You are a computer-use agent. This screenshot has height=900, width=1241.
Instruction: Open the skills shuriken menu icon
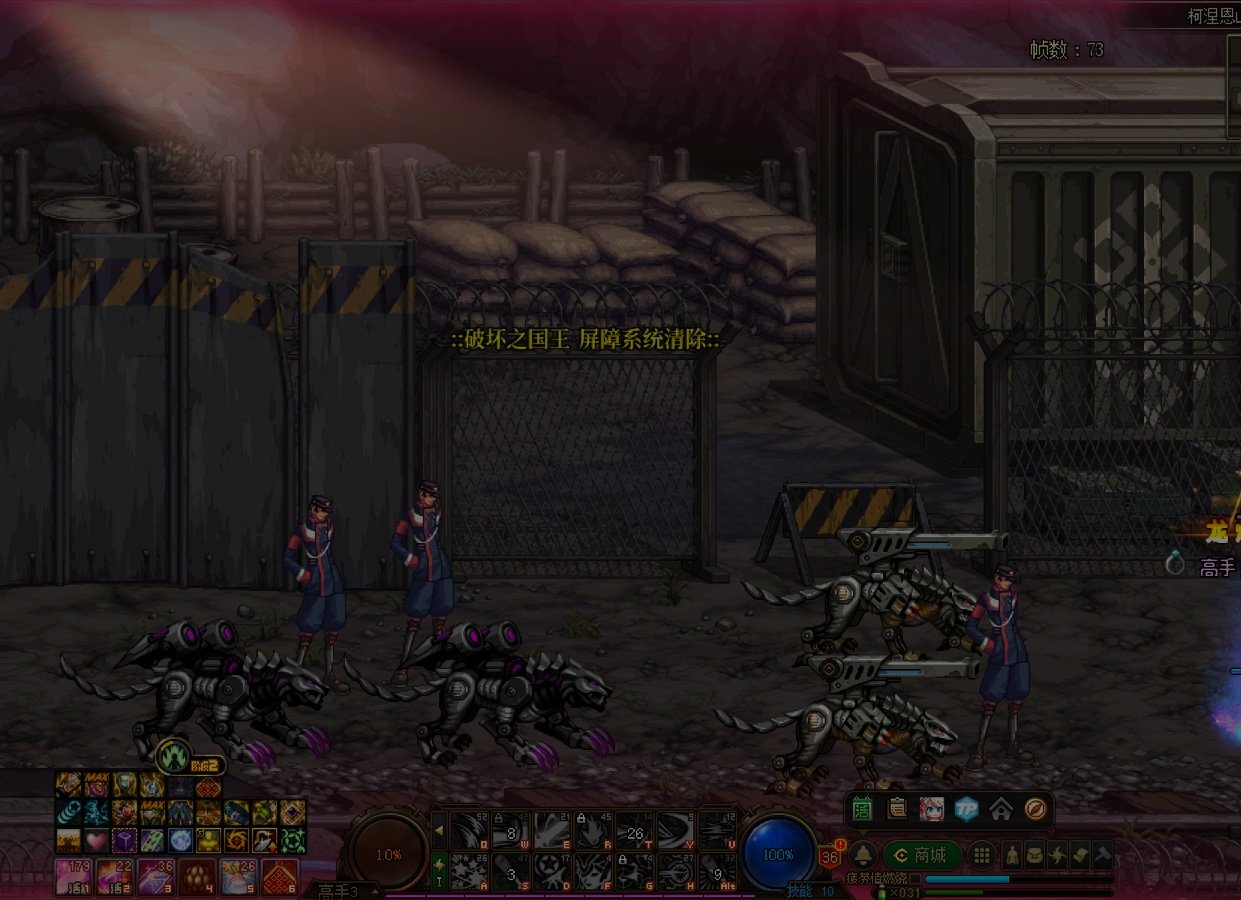coord(1057,855)
